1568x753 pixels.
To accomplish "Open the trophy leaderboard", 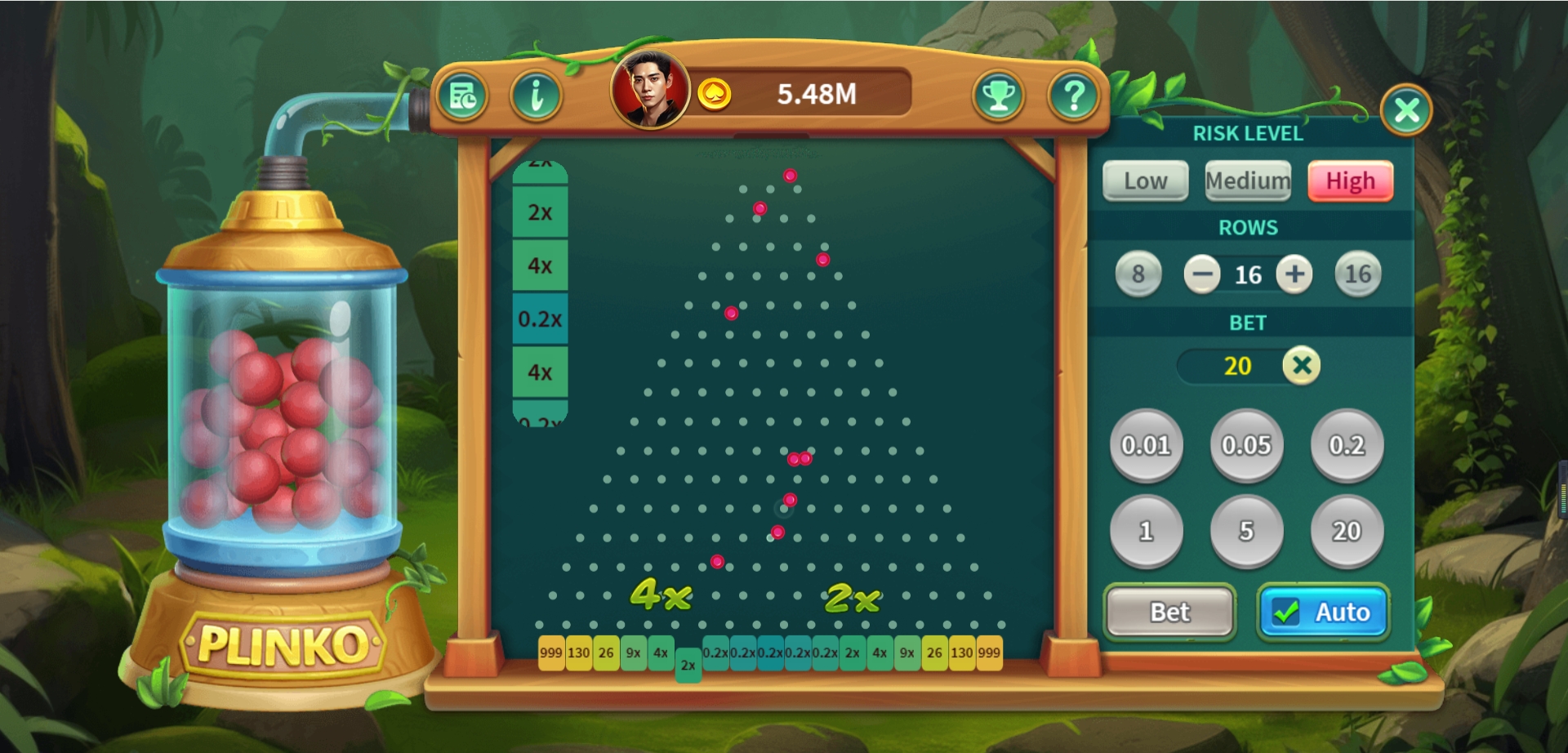I will [x=998, y=96].
